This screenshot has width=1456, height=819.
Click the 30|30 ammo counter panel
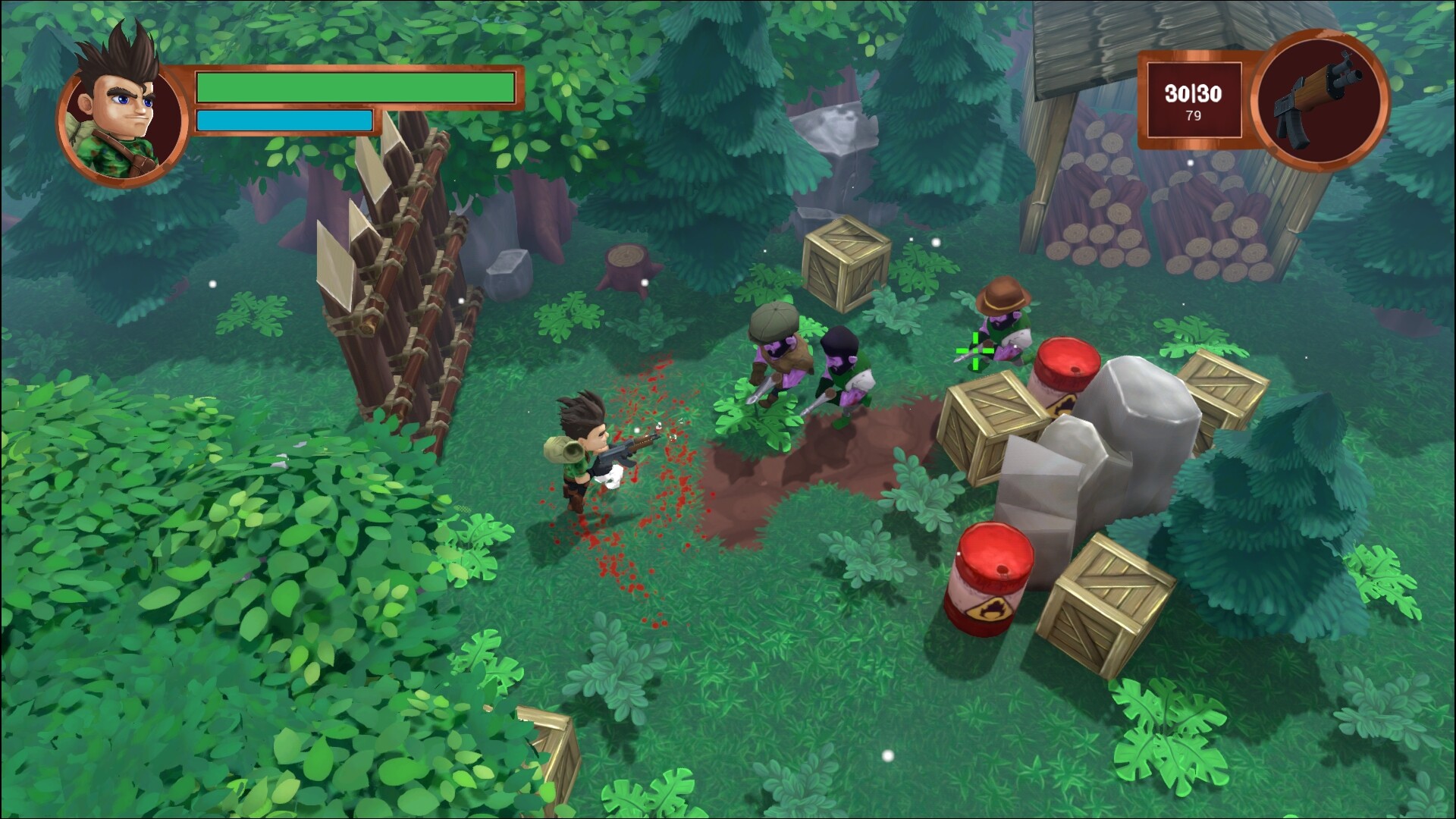pos(1193,93)
